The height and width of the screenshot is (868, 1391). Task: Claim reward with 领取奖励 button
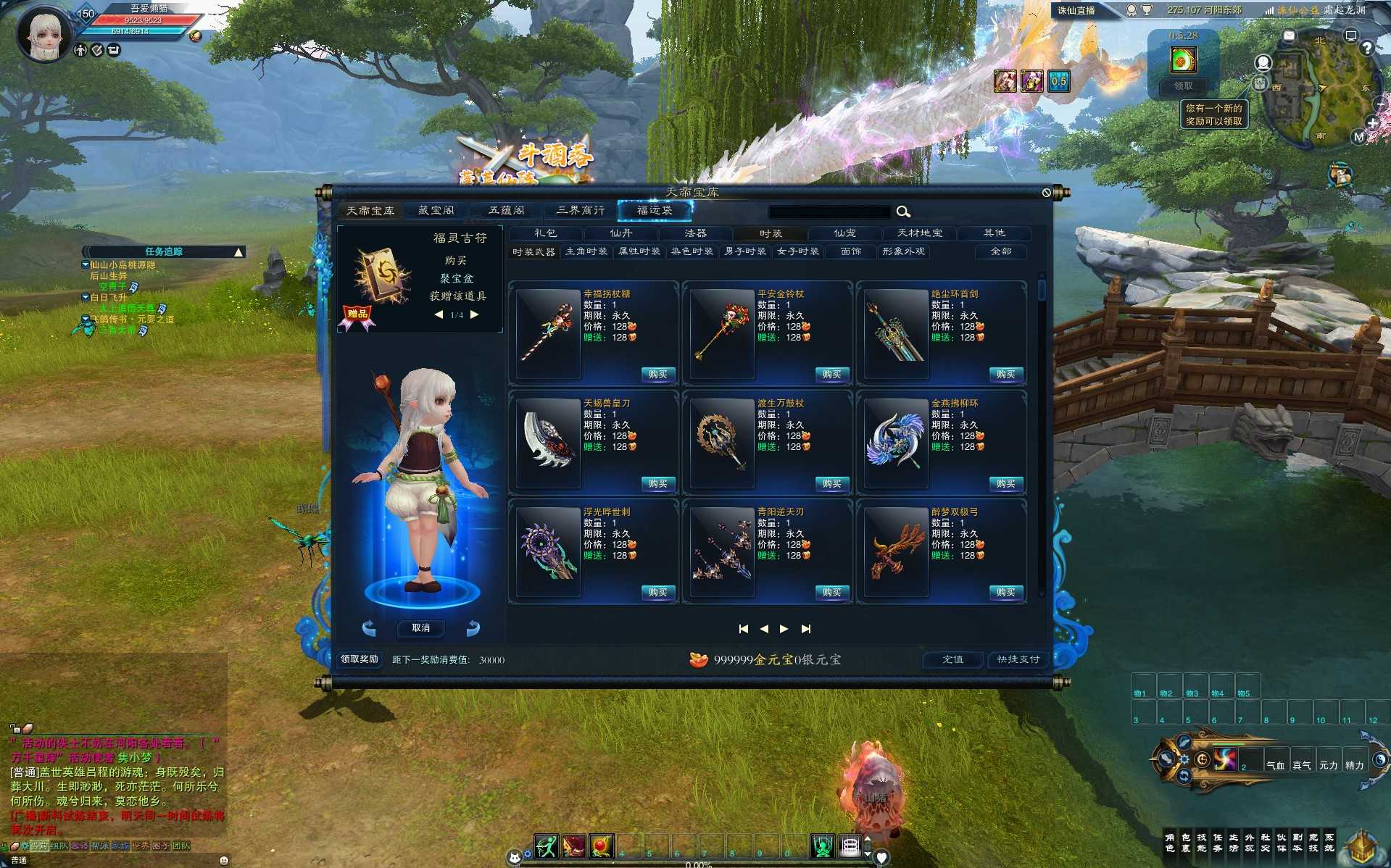[360, 659]
